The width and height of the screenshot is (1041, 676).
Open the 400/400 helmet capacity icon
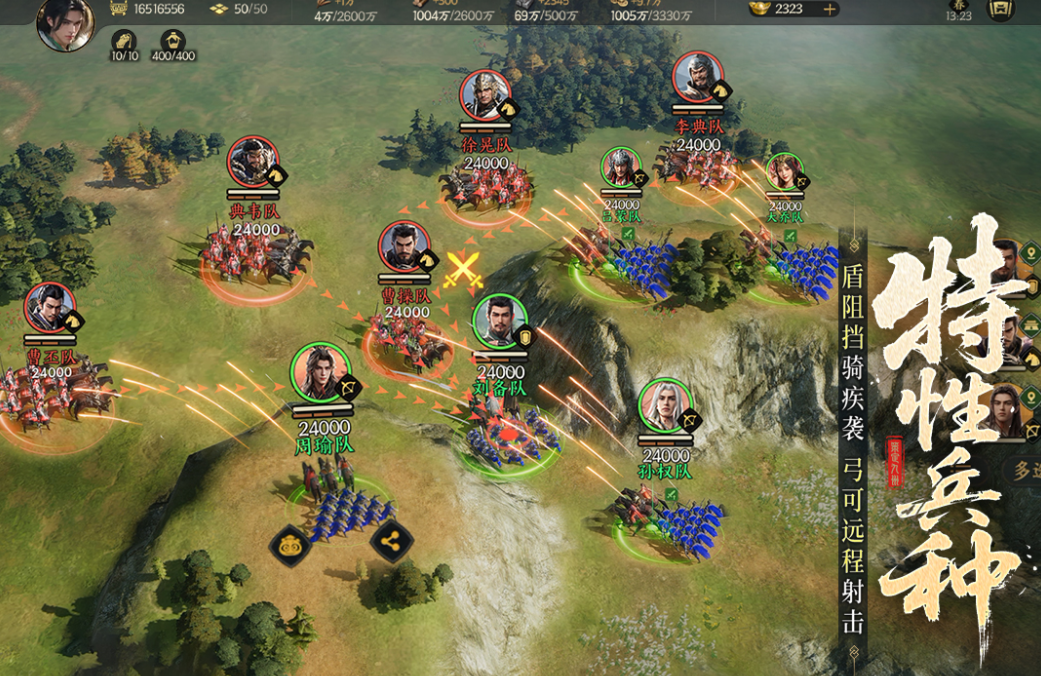[x=172, y=42]
